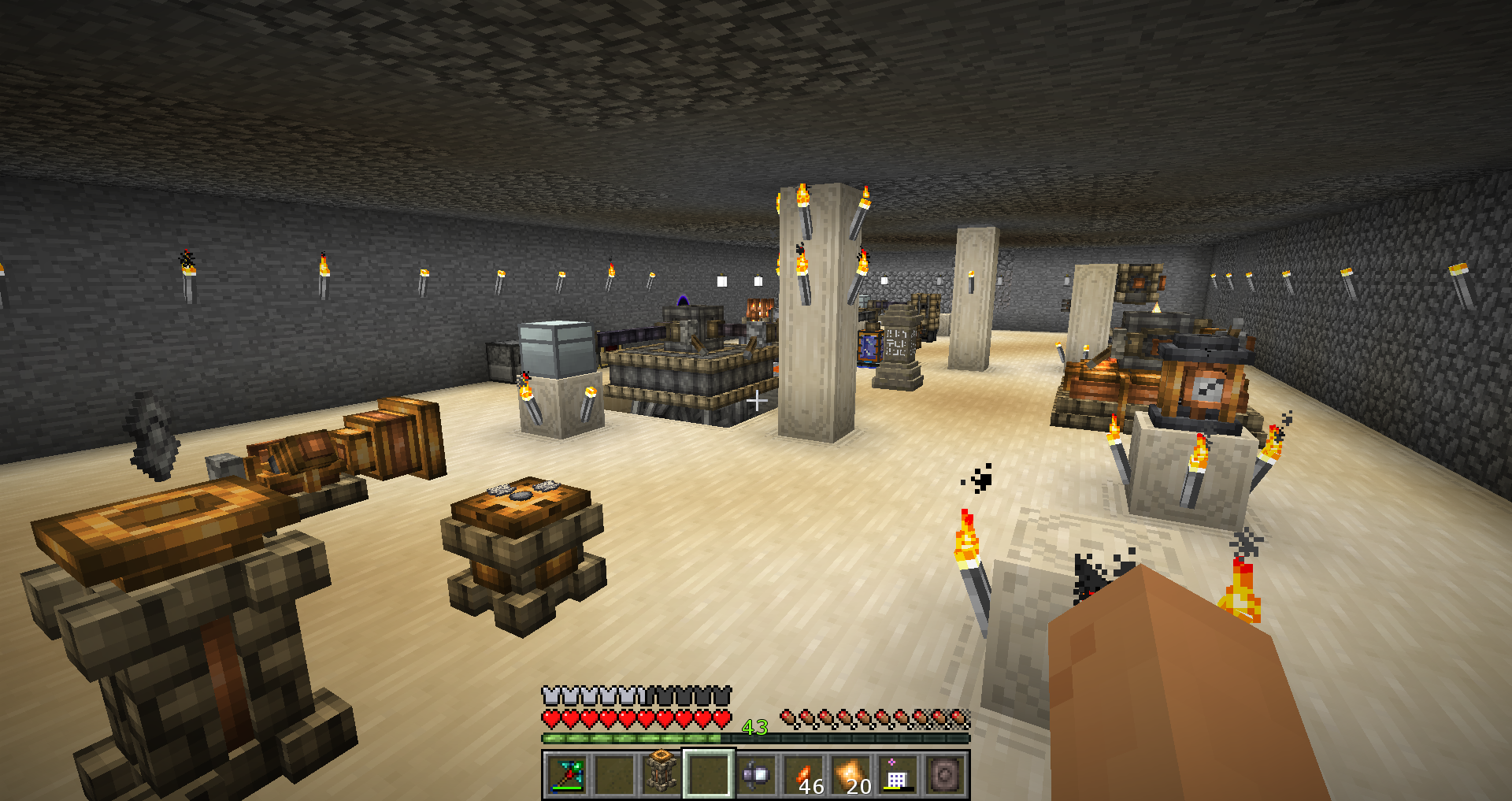Select the building gadget in hotbar slot eight
1512x801 pixels.
pyautogui.click(x=898, y=773)
